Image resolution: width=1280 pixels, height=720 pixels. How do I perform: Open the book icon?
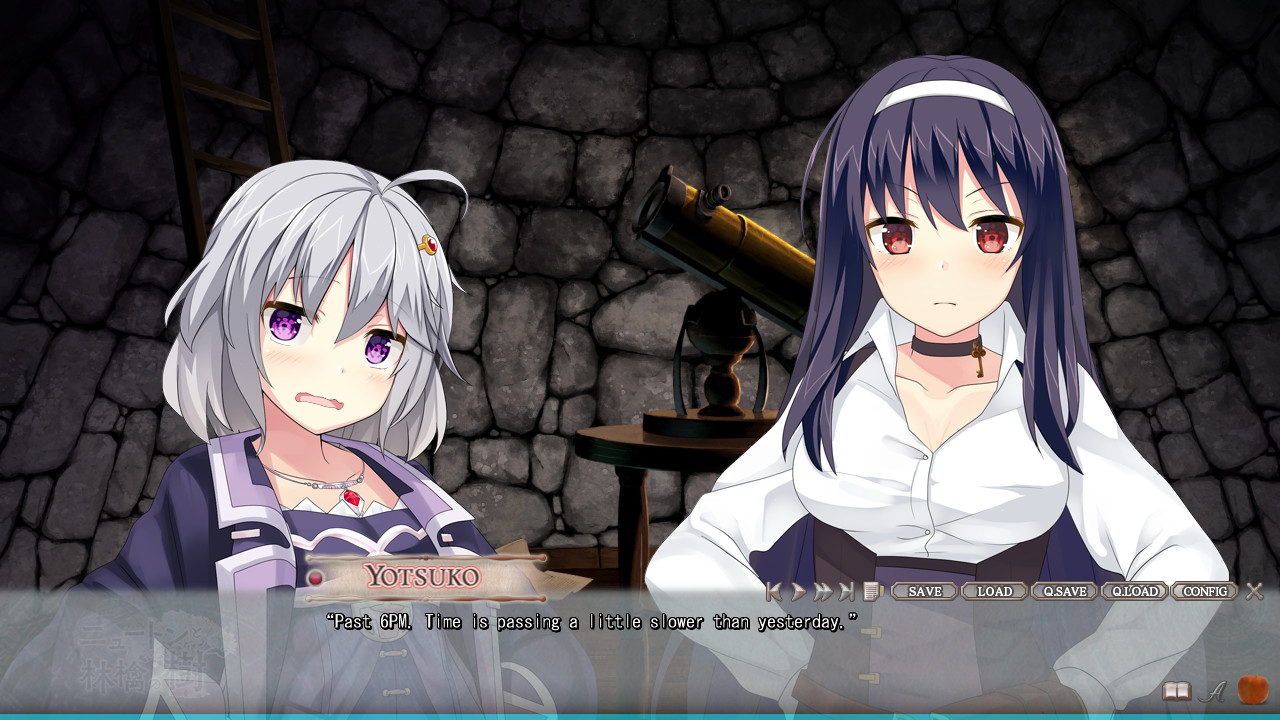tap(1176, 691)
